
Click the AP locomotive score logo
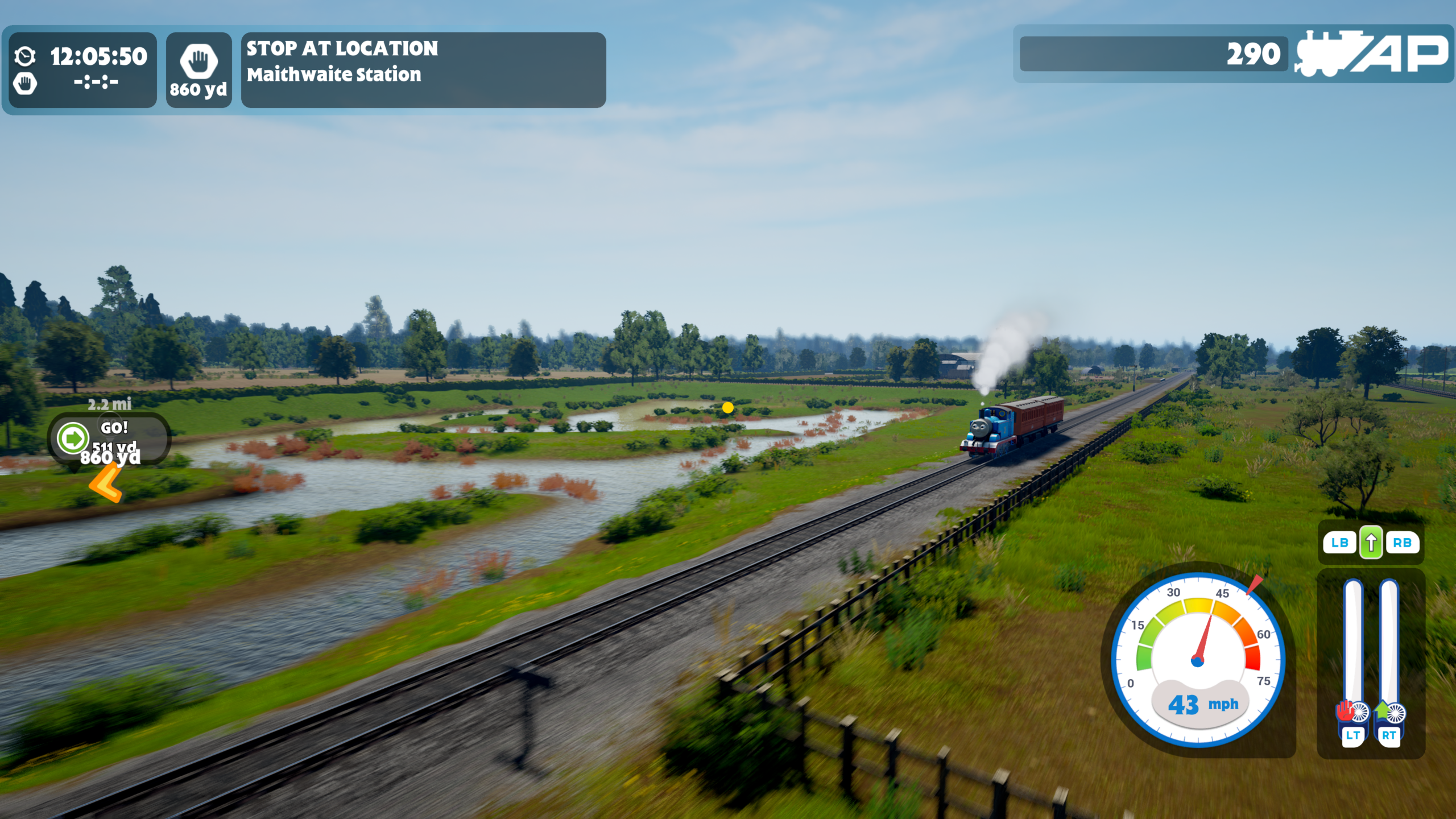(1372, 55)
